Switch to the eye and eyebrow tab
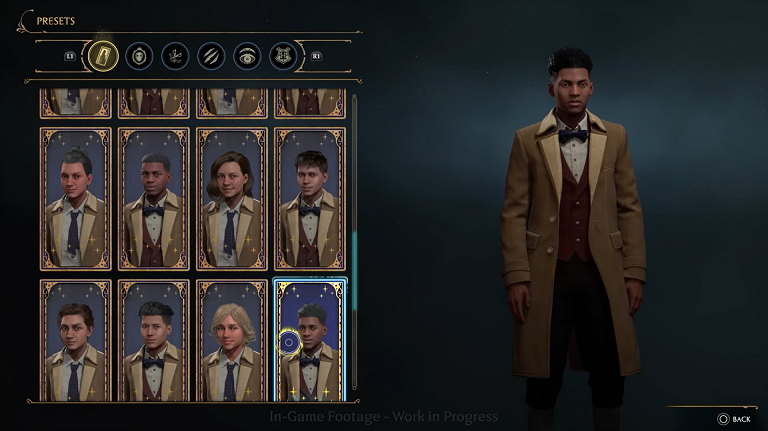The height and width of the screenshot is (431, 768). [x=247, y=56]
